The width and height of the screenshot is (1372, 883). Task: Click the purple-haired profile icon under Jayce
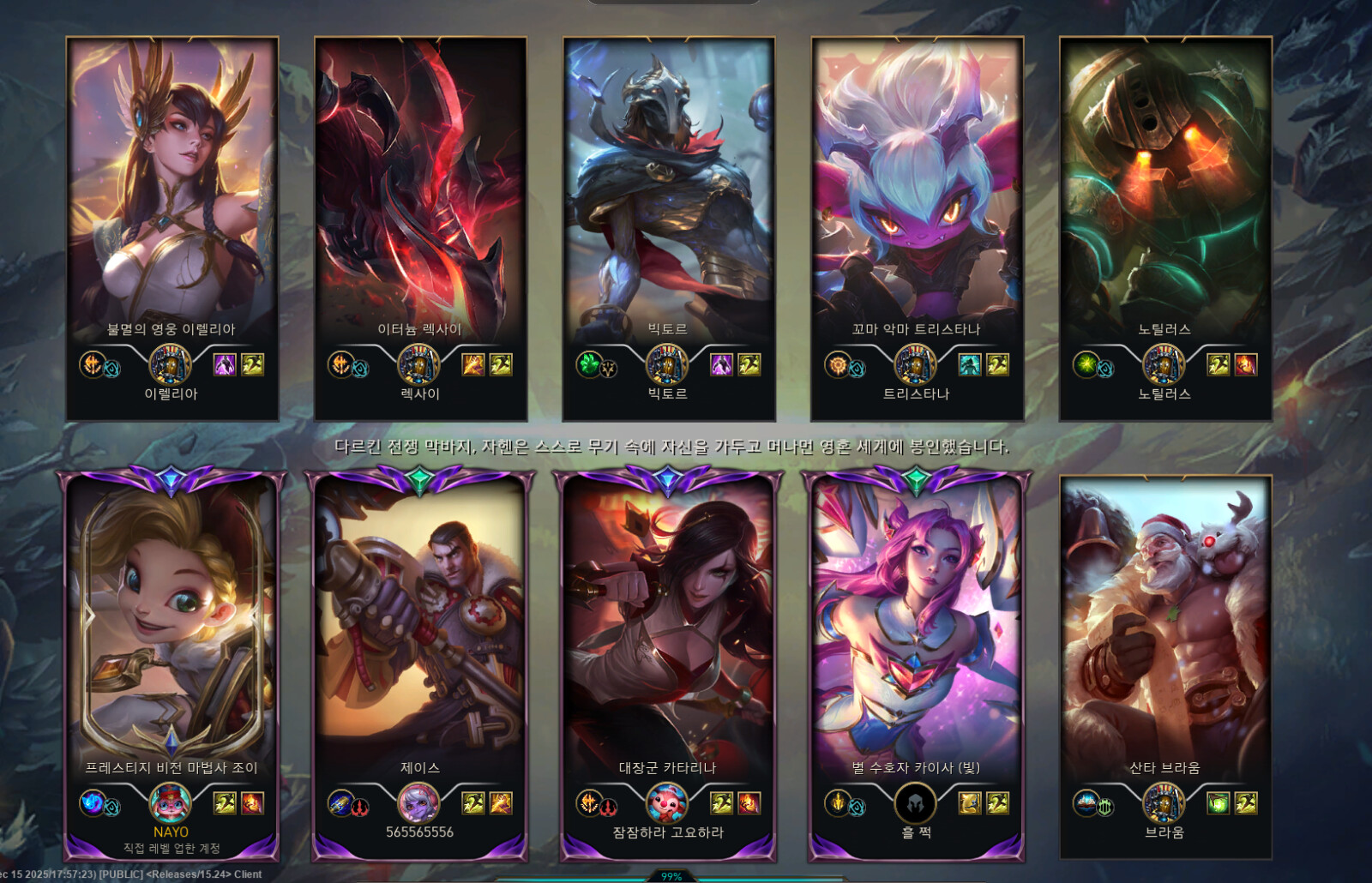click(419, 803)
